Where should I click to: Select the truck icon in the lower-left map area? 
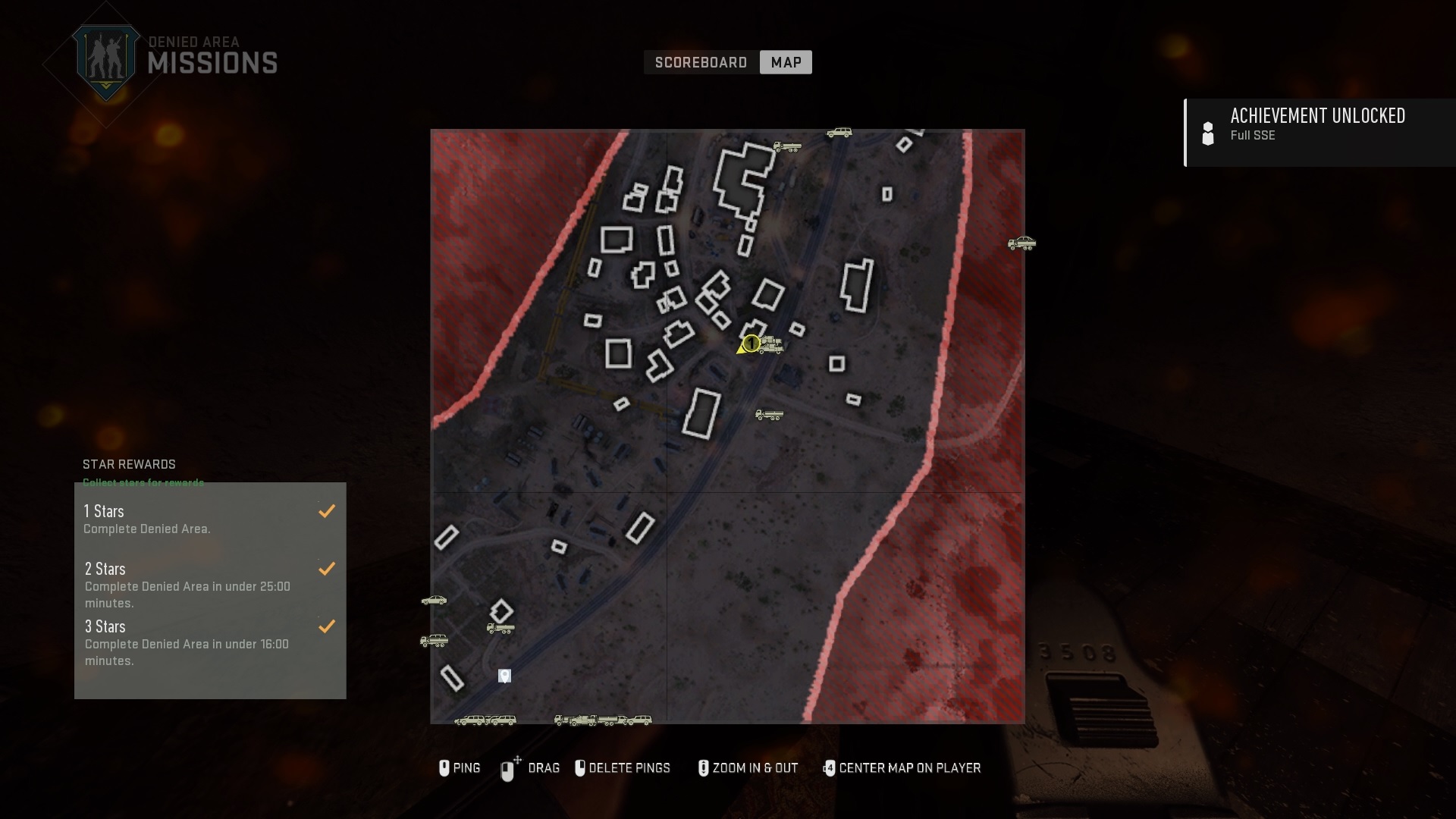coord(500,627)
